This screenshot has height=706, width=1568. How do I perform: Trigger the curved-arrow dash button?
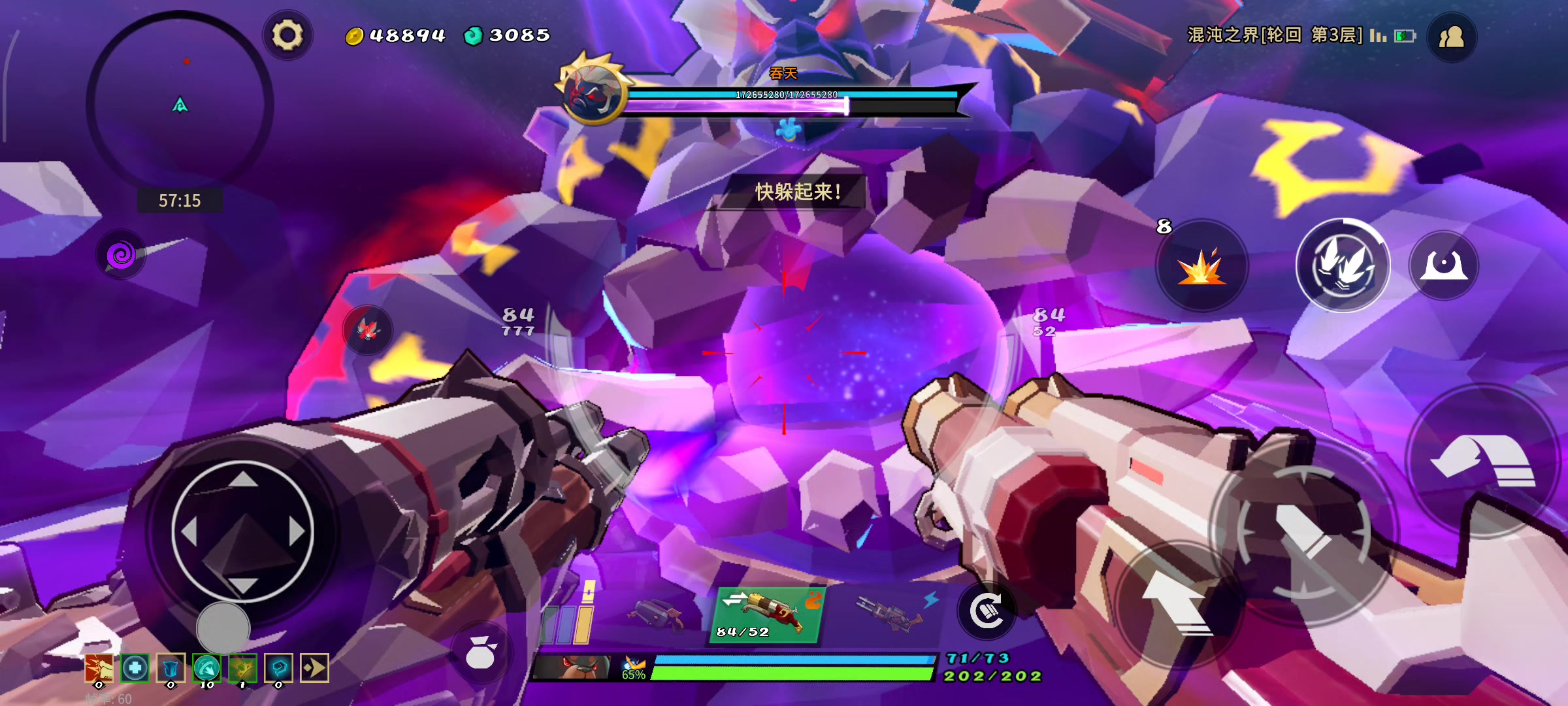click(x=1483, y=461)
